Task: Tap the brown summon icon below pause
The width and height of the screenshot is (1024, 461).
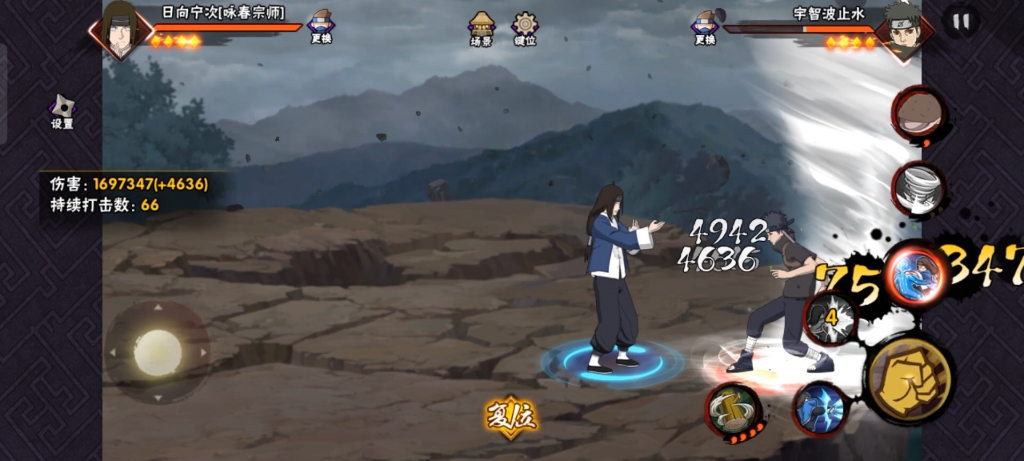Action: click(x=919, y=113)
